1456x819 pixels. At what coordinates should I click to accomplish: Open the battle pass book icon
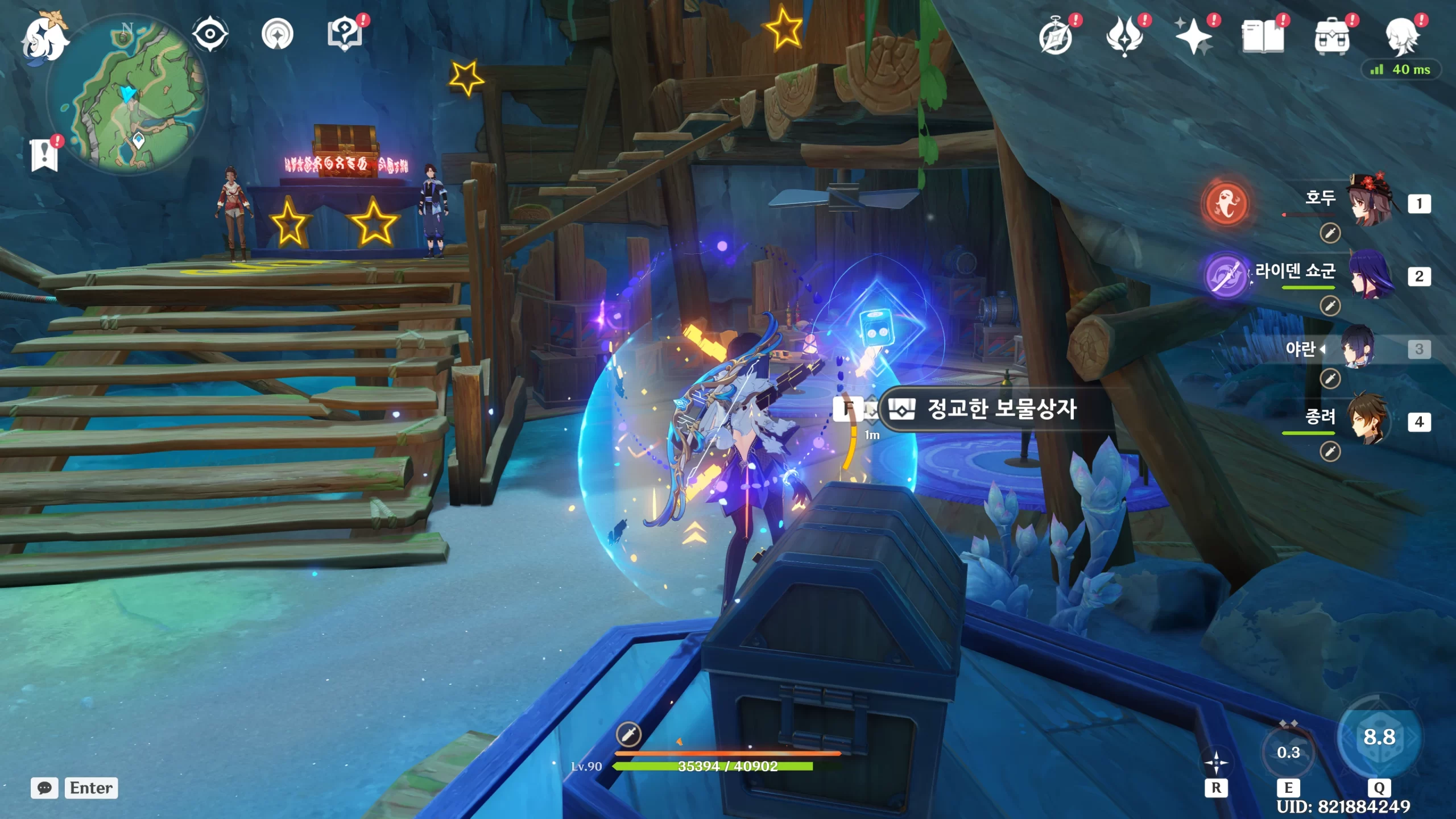point(1263,38)
